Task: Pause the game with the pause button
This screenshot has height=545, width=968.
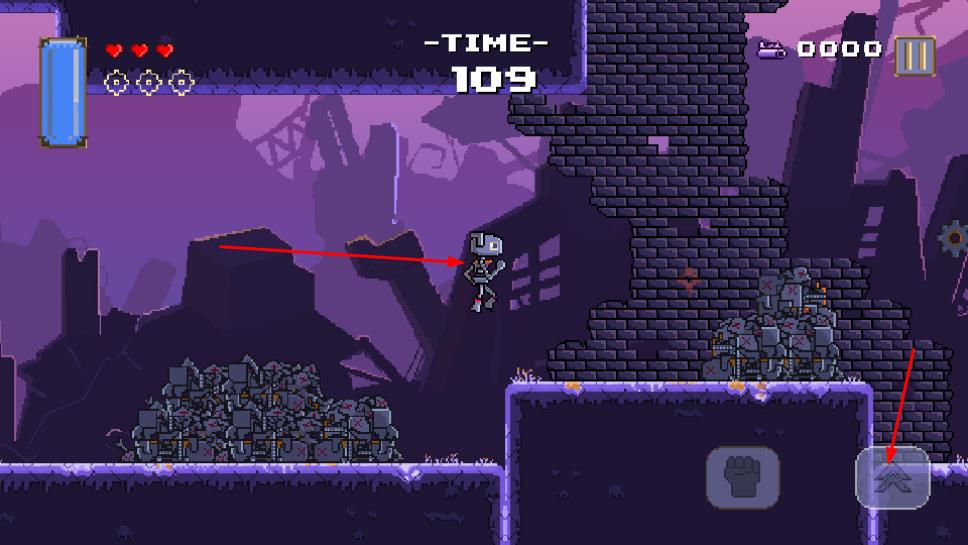Action: (914, 55)
